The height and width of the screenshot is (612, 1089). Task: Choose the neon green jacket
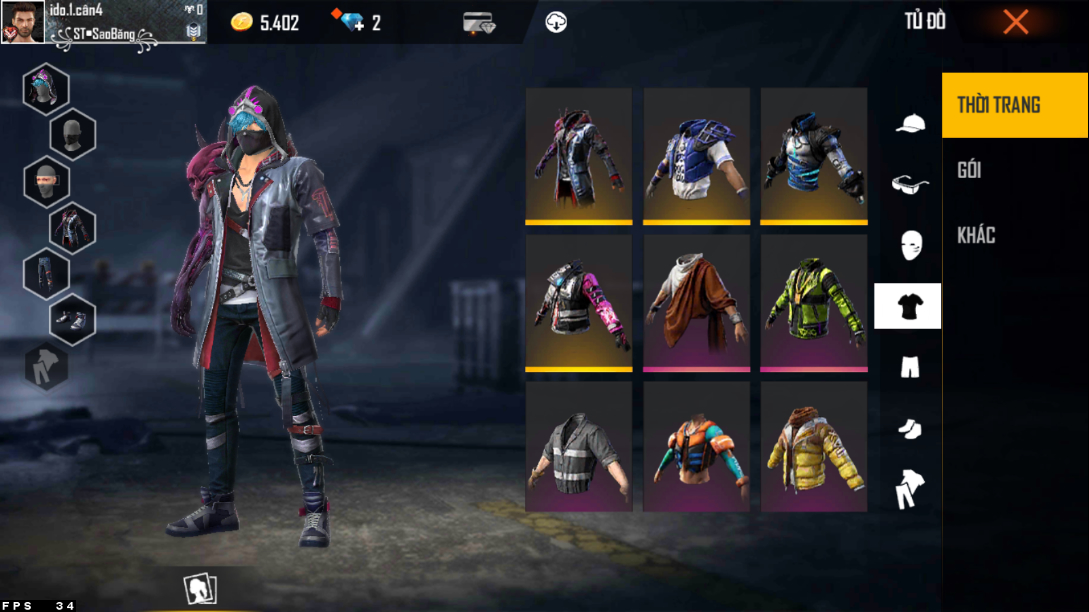[814, 301]
